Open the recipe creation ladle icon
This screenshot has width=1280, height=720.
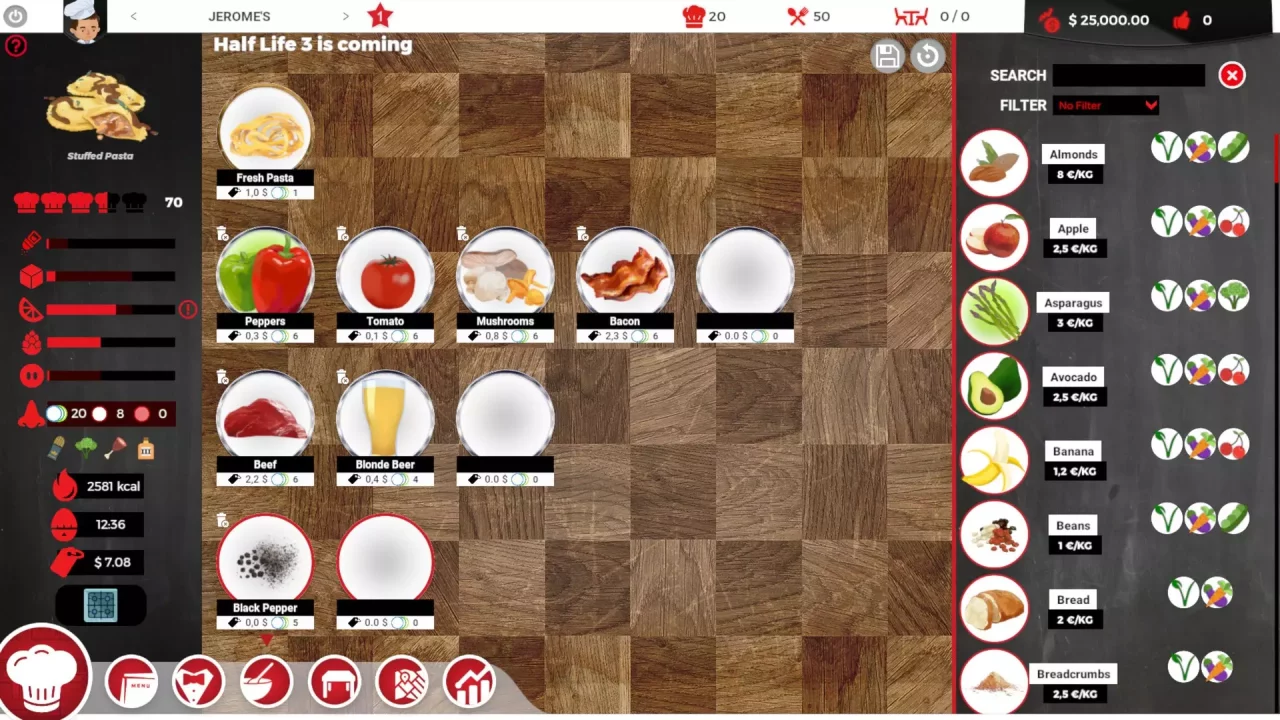[x=266, y=681]
